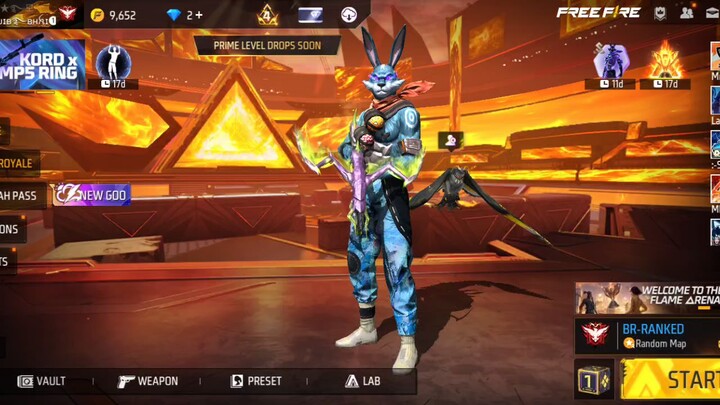Open the flame event icon with 17d timer
This screenshot has height=405, width=720.
point(665,62)
